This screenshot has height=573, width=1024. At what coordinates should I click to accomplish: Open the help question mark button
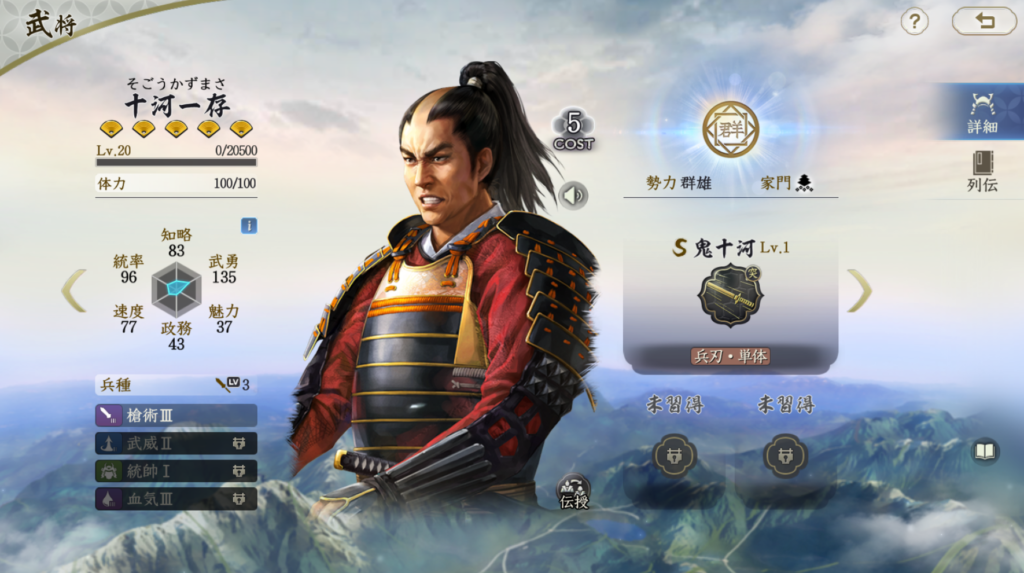915,21
